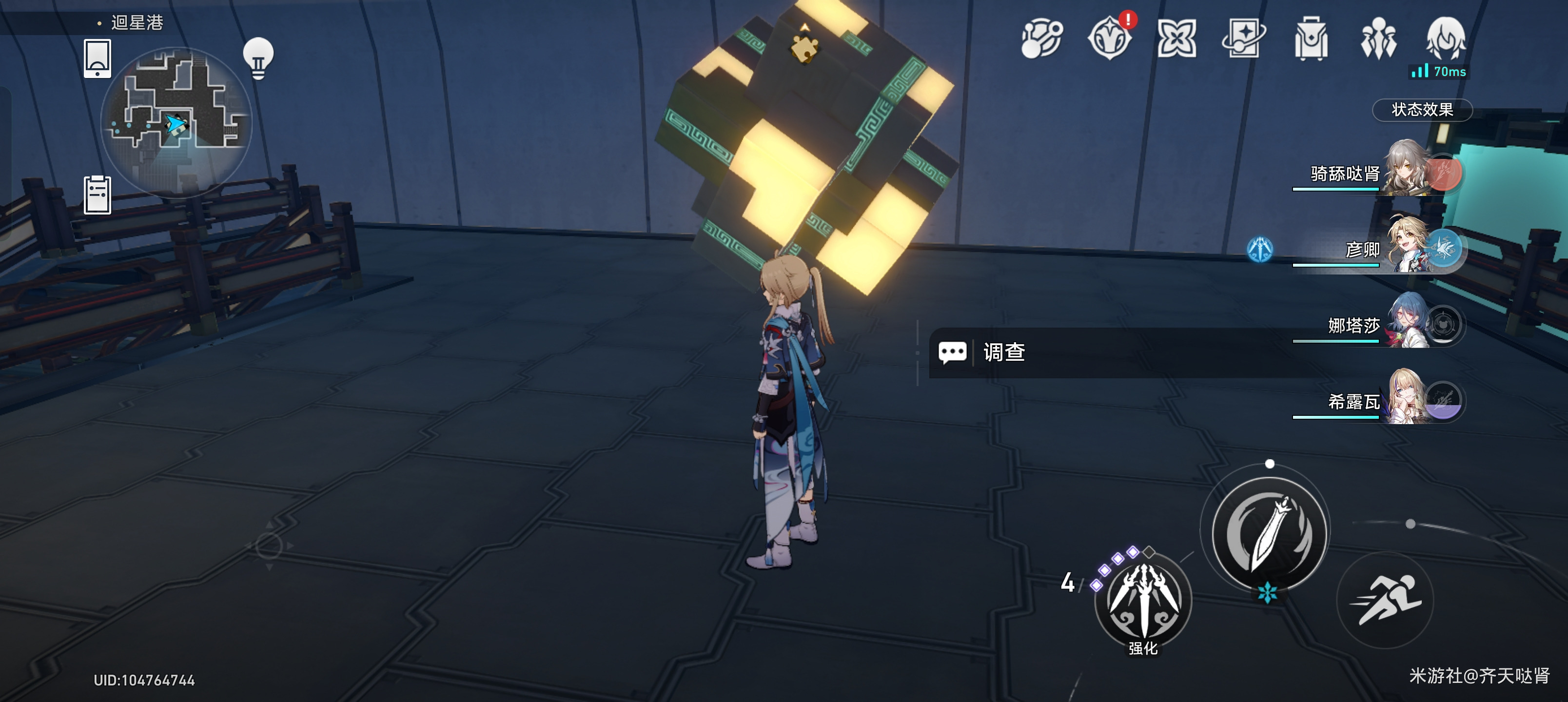Toggle the sprint running button
Image resolution: width=1568 pixels, height=702 pixels.
click(1385, 599)
